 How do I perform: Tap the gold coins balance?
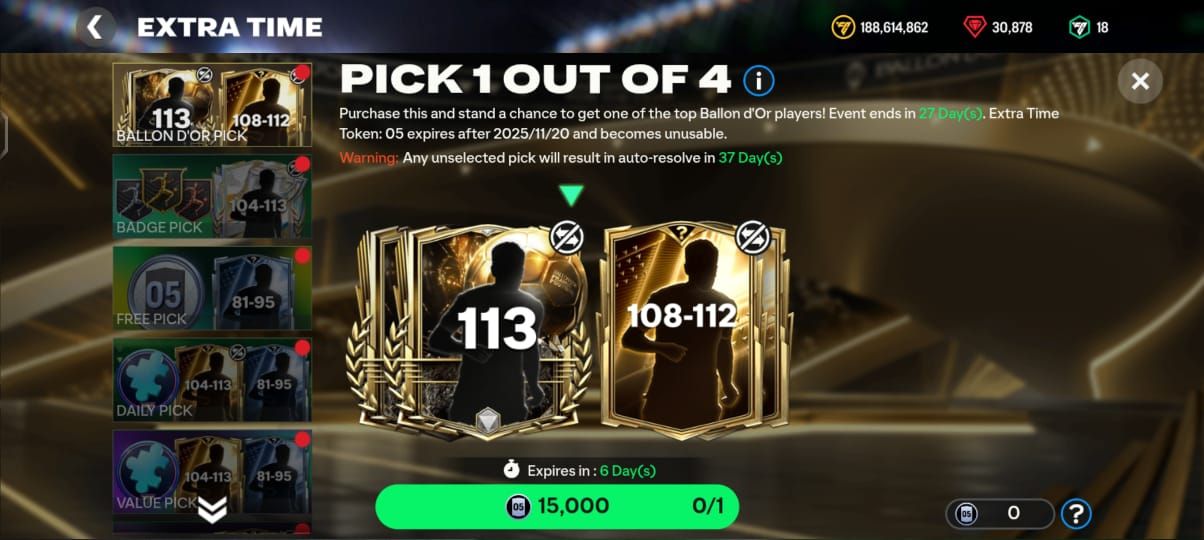(880, 27)
